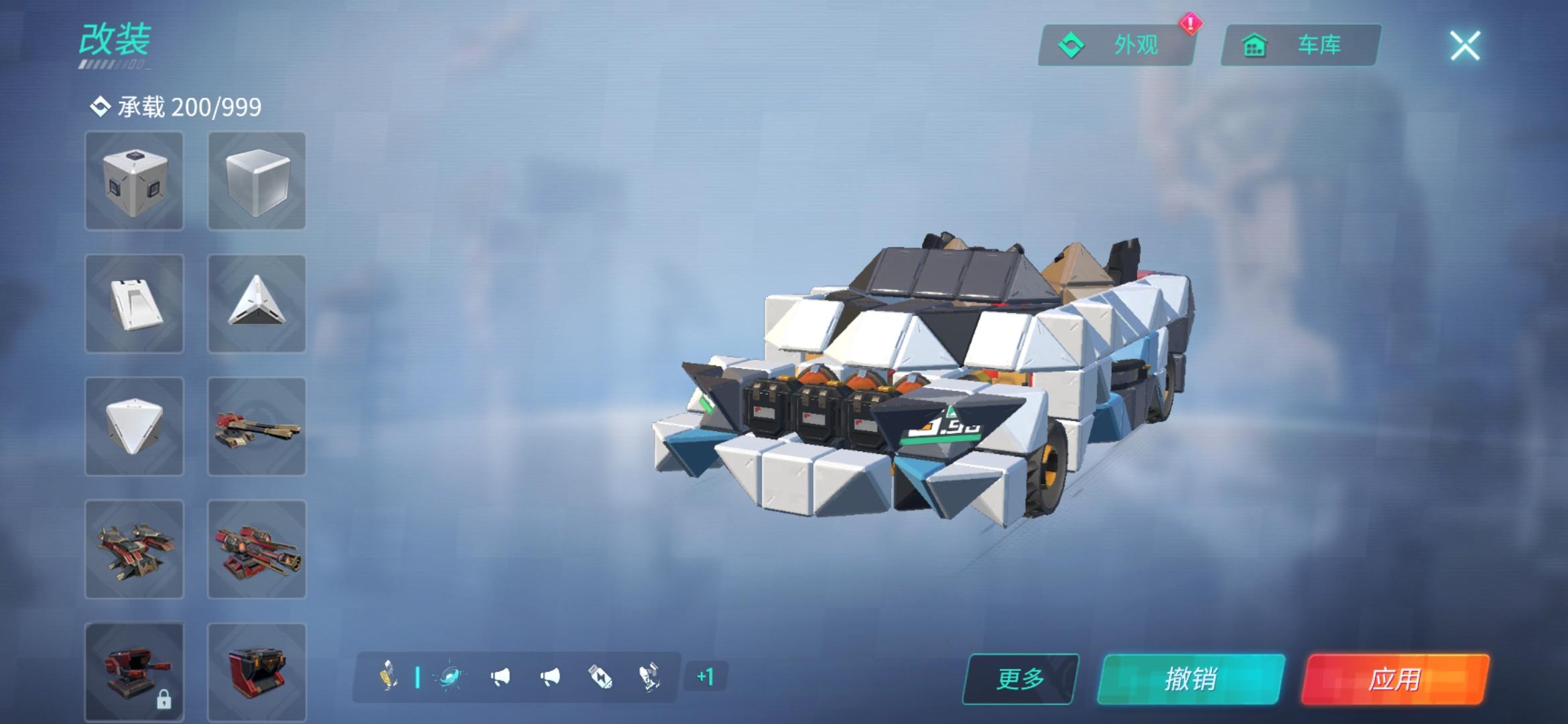Open the 外观 appearance menu
Image resolution: width=1568 pixels, height=724 pixels.
point(1116,46)
